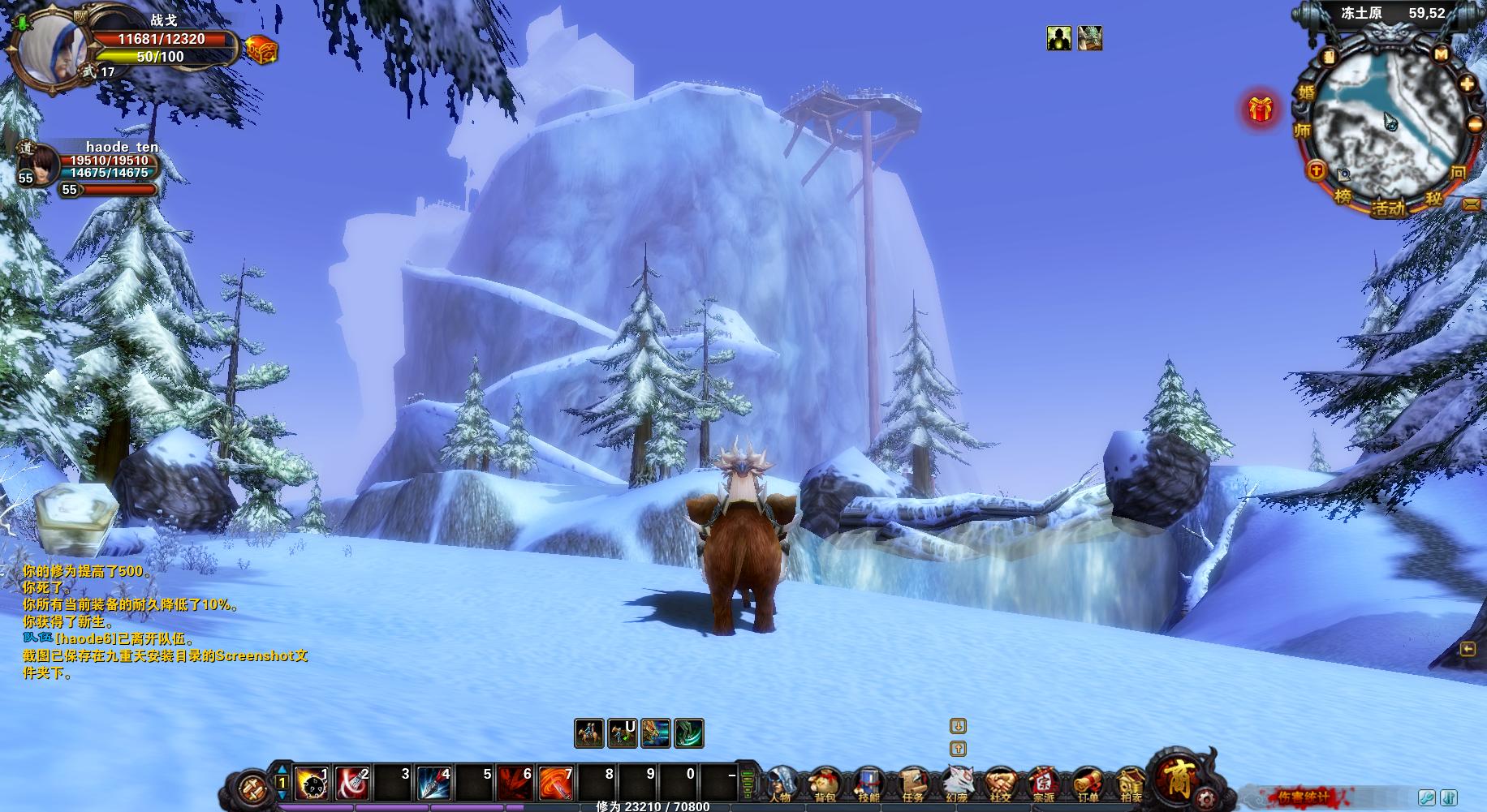
Task: Activate the flaming sword skill in slot 7
Action: [x=556, y=783]
